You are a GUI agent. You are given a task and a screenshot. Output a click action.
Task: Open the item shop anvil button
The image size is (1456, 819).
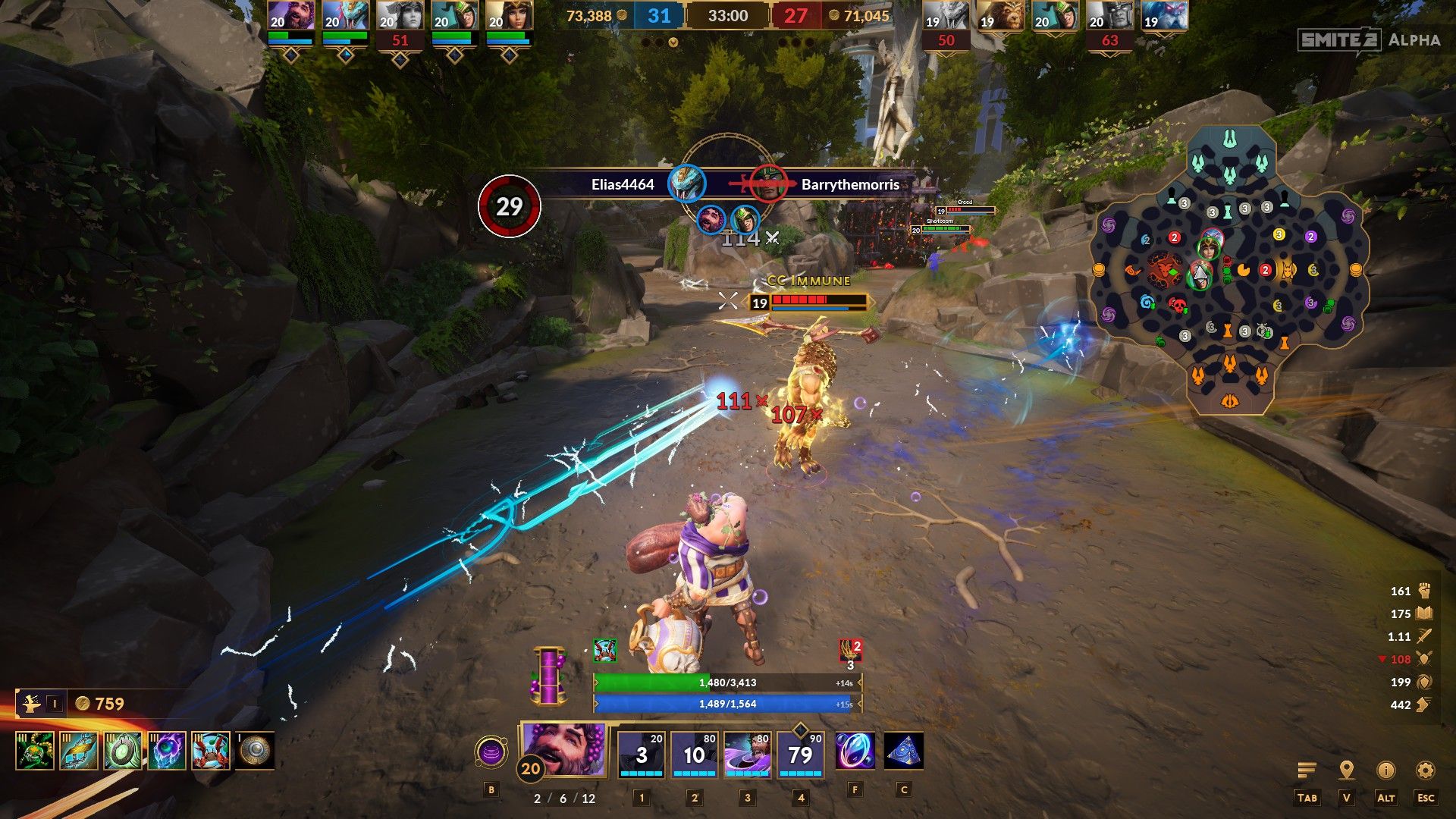[32, 704]
